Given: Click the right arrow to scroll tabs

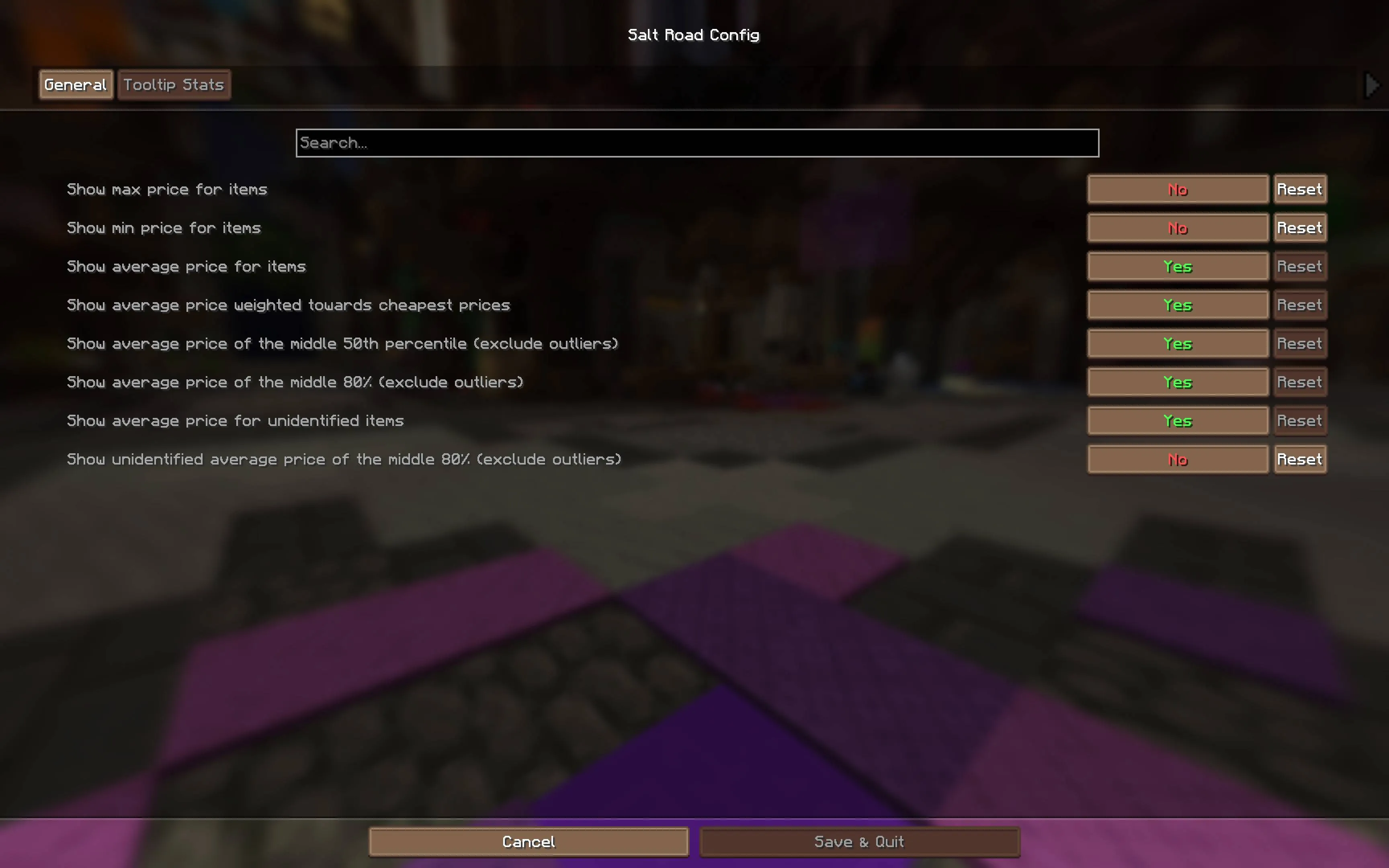Looking at the screenshot, I should 1372,85.
